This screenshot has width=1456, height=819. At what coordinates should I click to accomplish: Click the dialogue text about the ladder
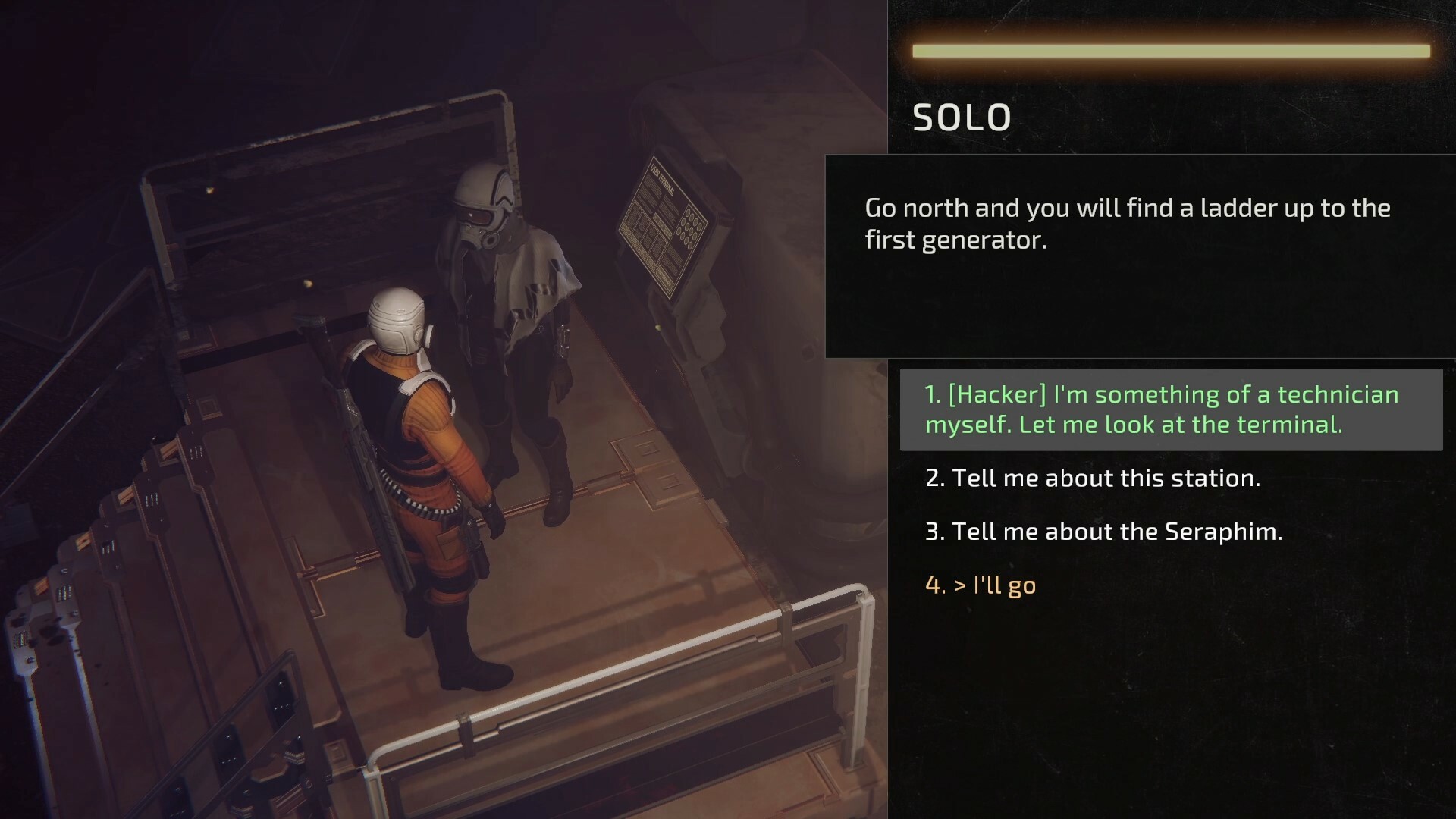pos(1128,224)
